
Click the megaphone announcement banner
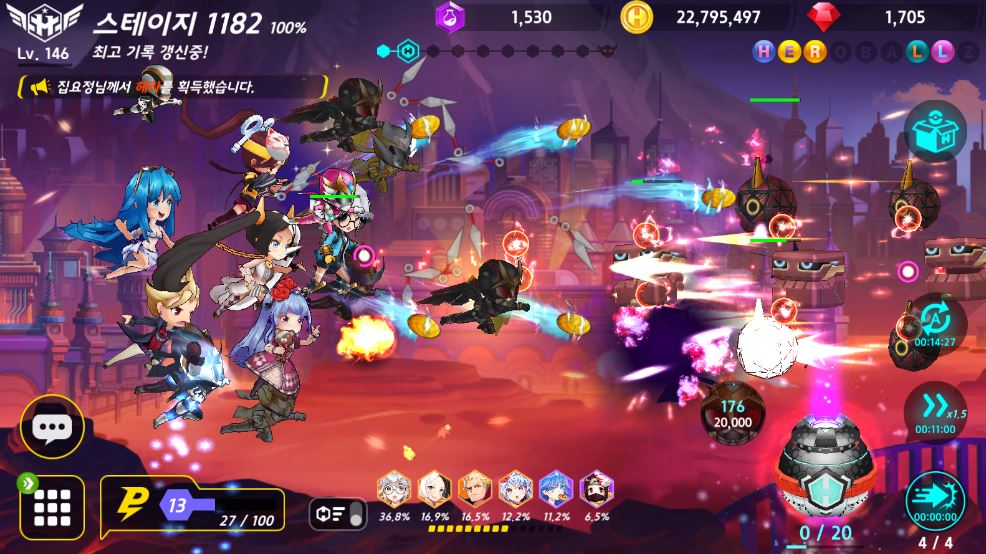pyautogui.click(x=170, y=87)
